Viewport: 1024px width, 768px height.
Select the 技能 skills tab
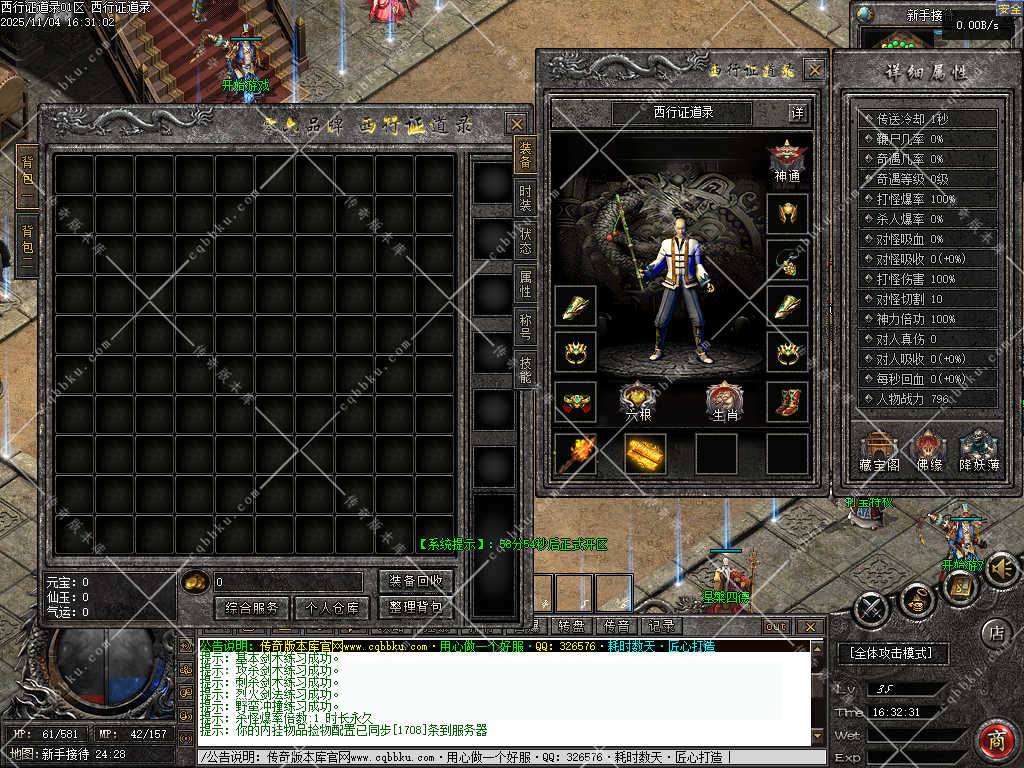[525, 370]
